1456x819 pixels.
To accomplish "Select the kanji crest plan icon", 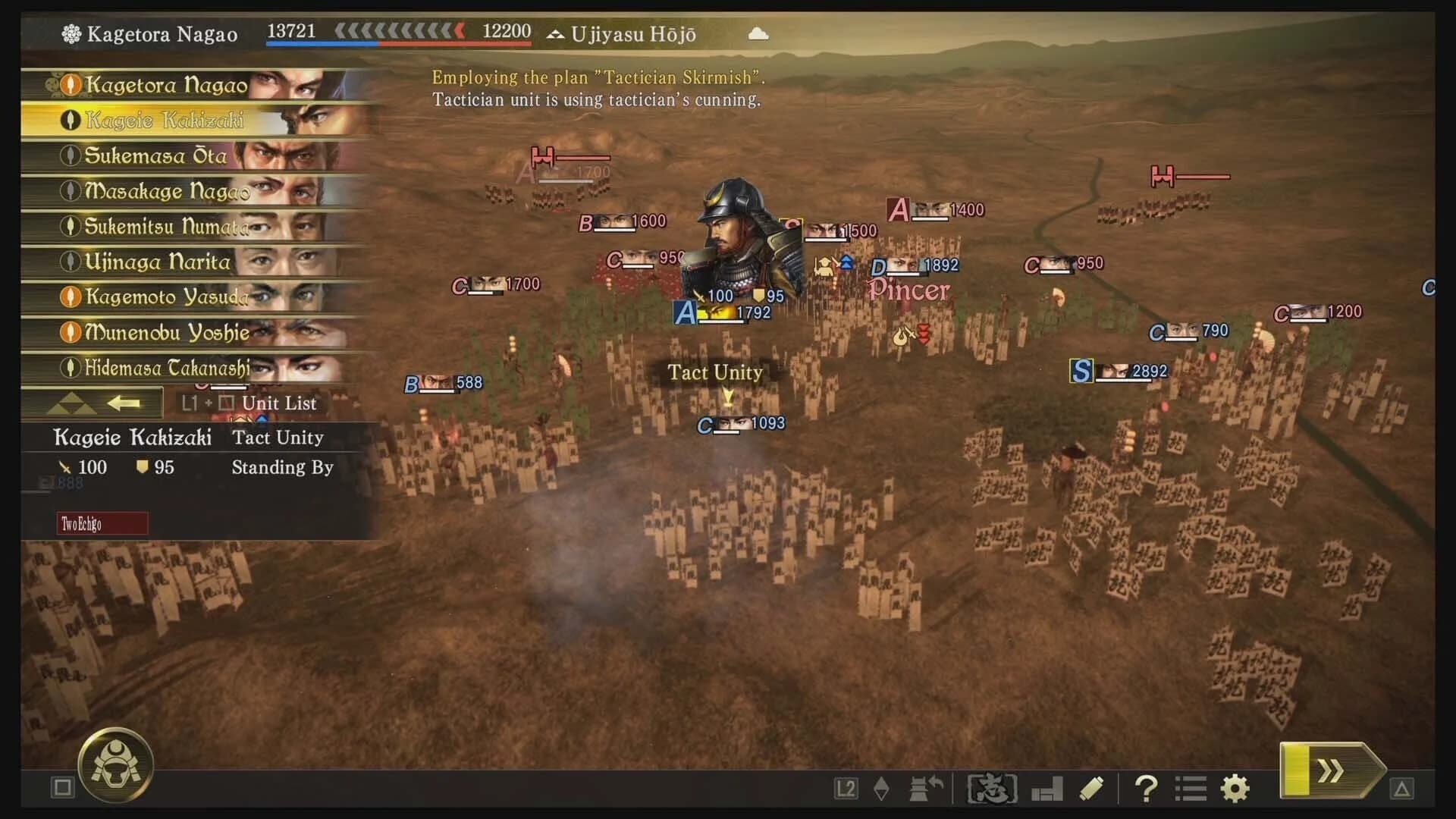I will (x=991, y=789).
